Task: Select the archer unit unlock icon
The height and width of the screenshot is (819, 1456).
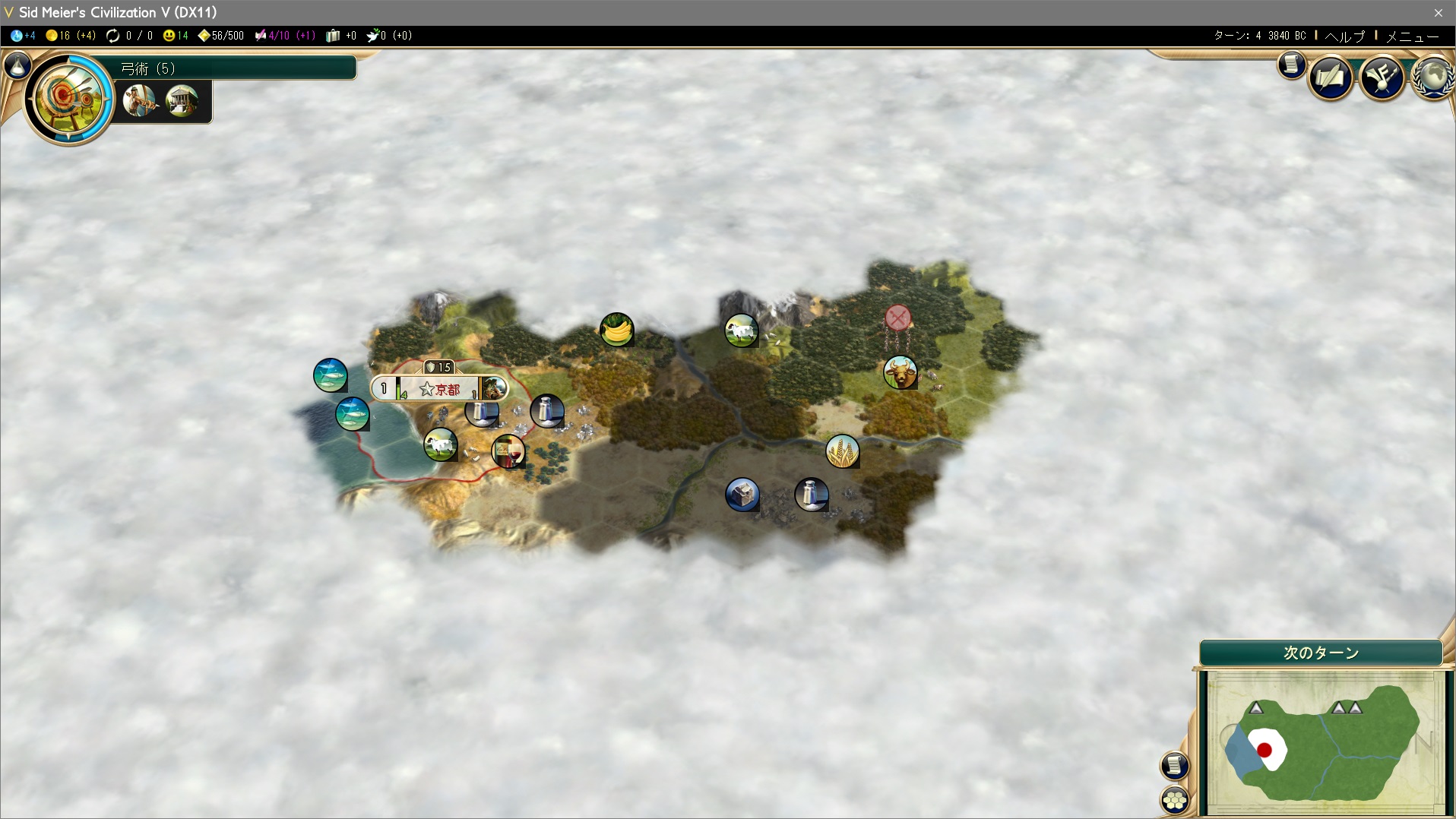Action: [x=139, y=100]
